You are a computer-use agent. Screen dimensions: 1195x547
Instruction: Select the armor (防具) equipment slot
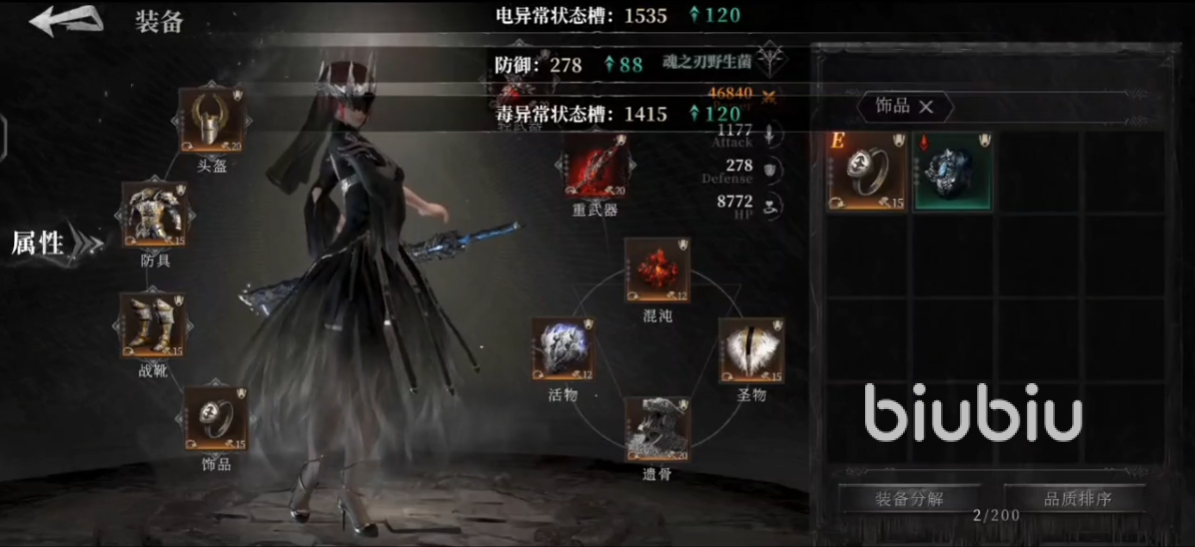click(x=153, y=214)
